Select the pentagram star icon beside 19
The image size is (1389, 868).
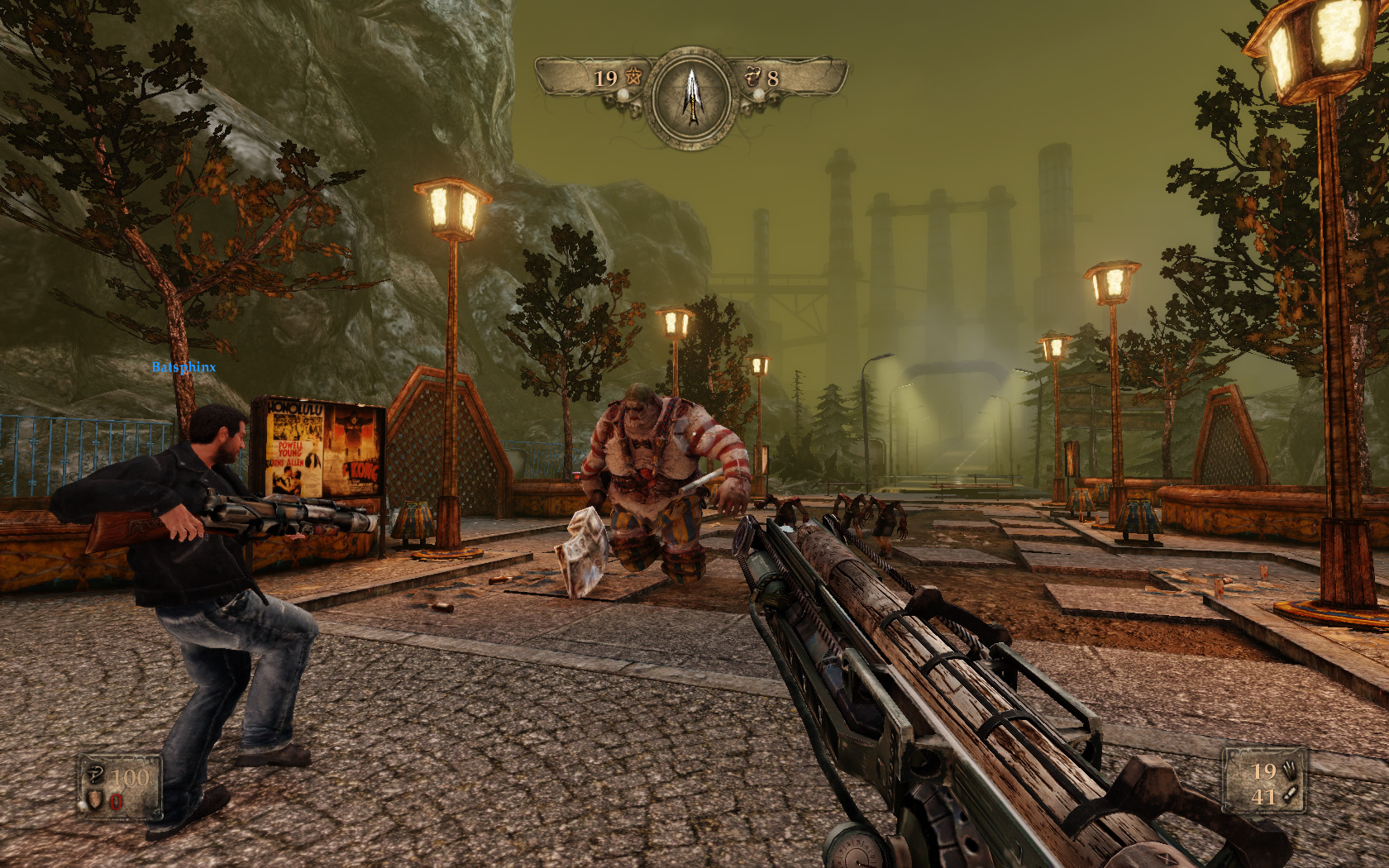click(632, 77)
